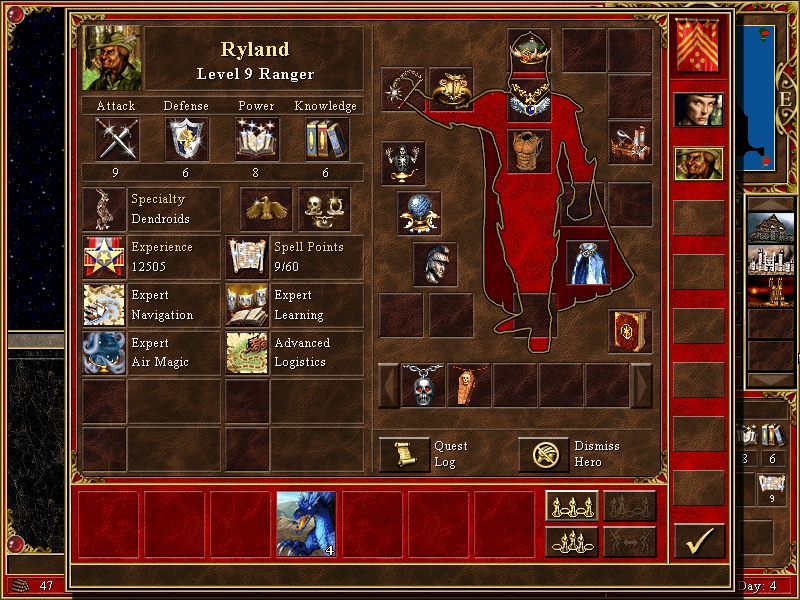The width and height of the screenshot is (800, 600).
Task: Show the Dendroids specialty details
Action: [x=104, y=209]
